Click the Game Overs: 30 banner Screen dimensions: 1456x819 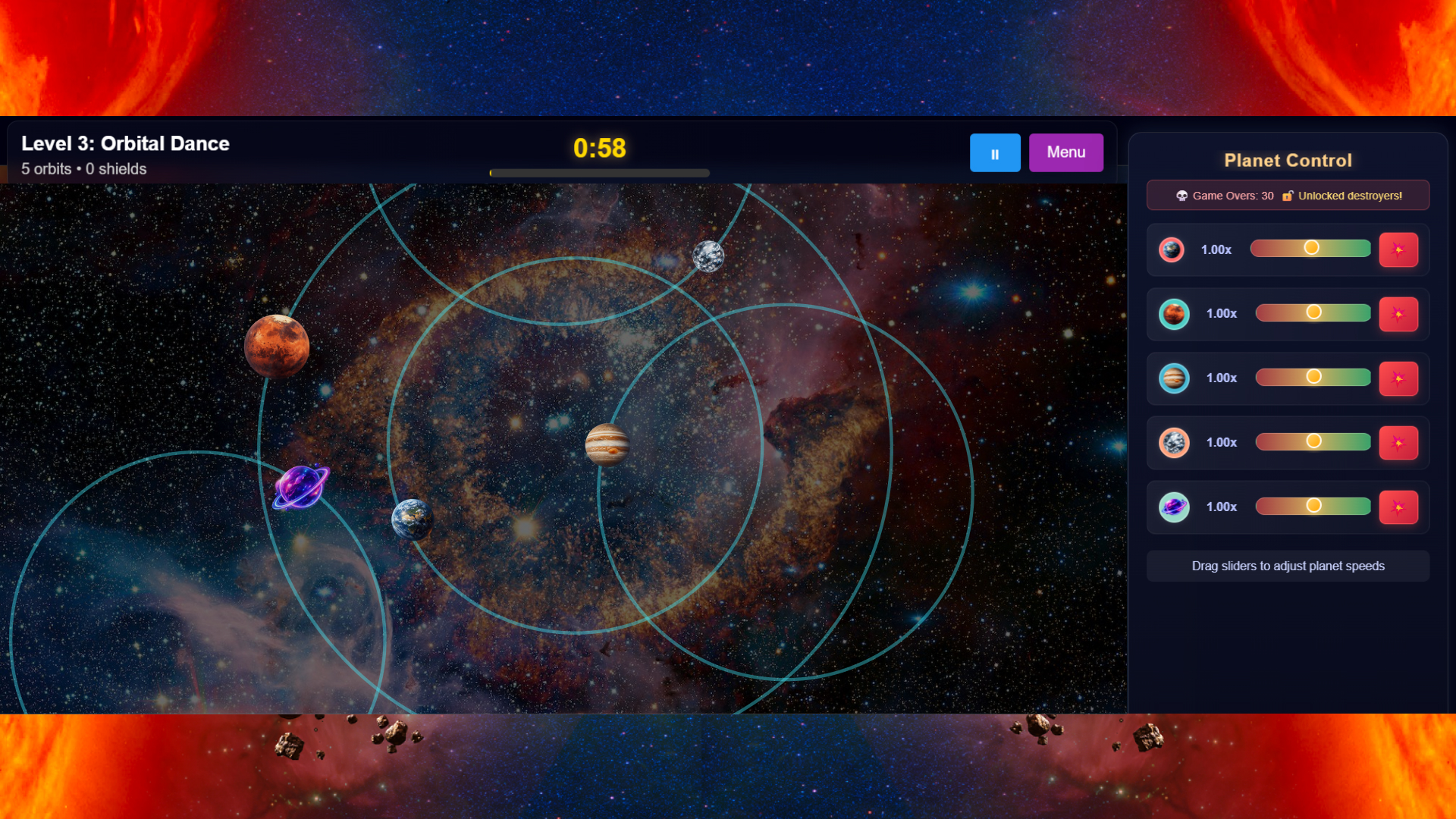tap(1288, 195)
